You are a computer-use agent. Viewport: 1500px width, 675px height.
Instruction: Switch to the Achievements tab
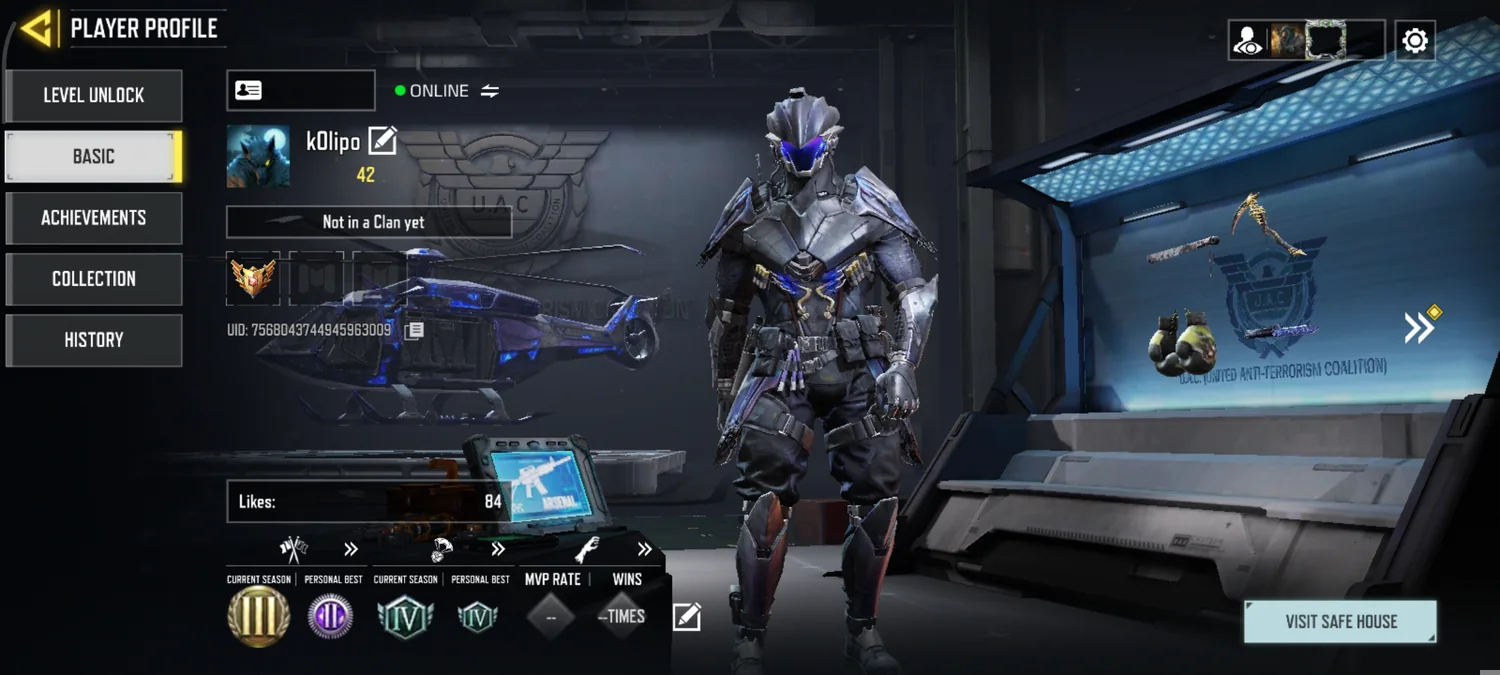[94, 218]
